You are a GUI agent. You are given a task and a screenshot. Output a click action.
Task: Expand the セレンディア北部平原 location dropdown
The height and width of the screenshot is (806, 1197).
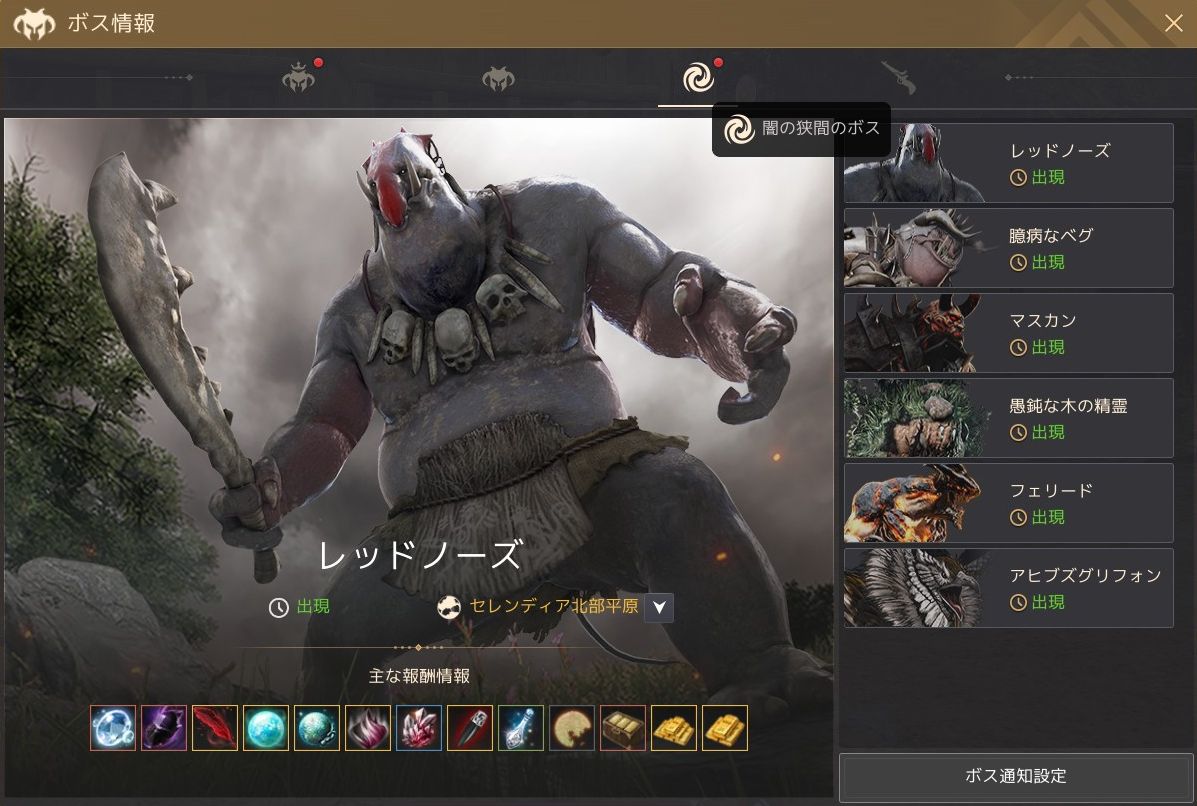coord(659,607)
